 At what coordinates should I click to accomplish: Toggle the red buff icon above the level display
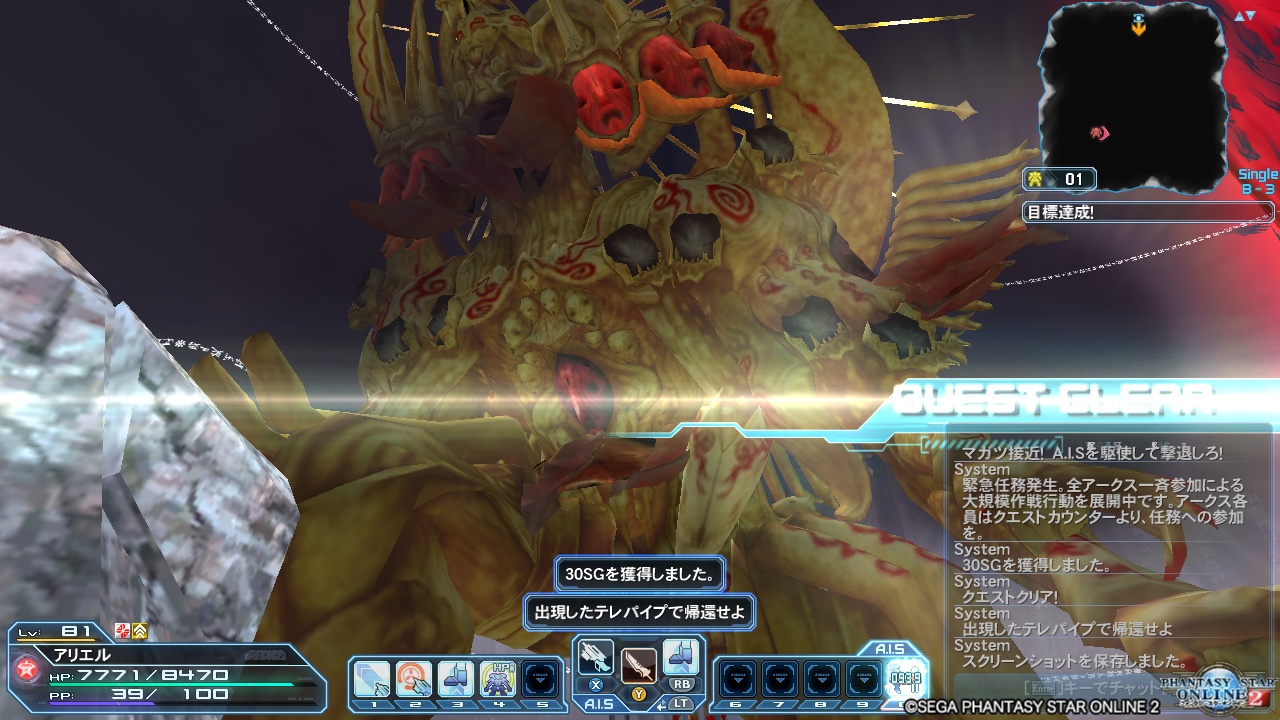122,631
